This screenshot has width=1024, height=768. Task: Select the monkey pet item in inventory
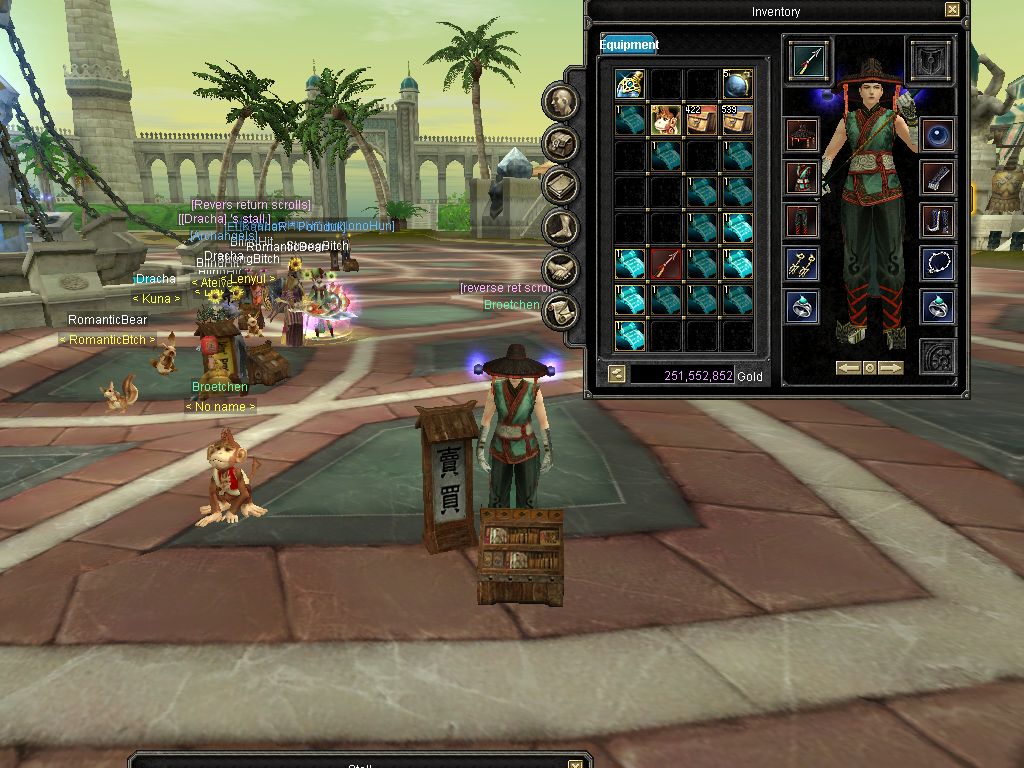coord(665,120)
